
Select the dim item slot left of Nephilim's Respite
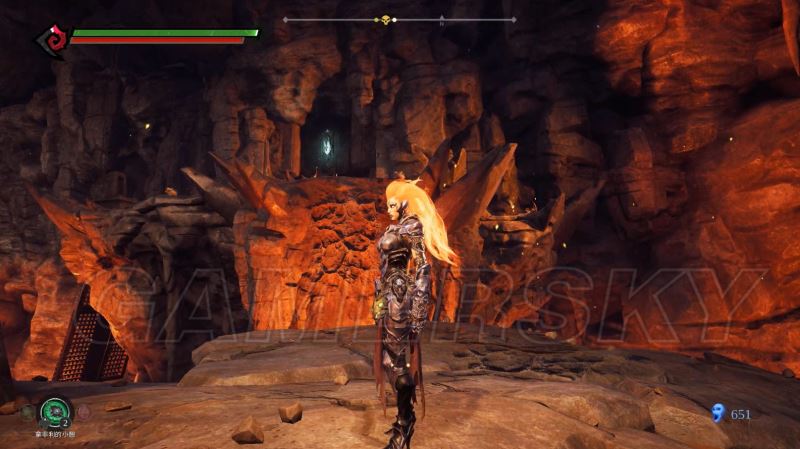(x=27, y=410)
